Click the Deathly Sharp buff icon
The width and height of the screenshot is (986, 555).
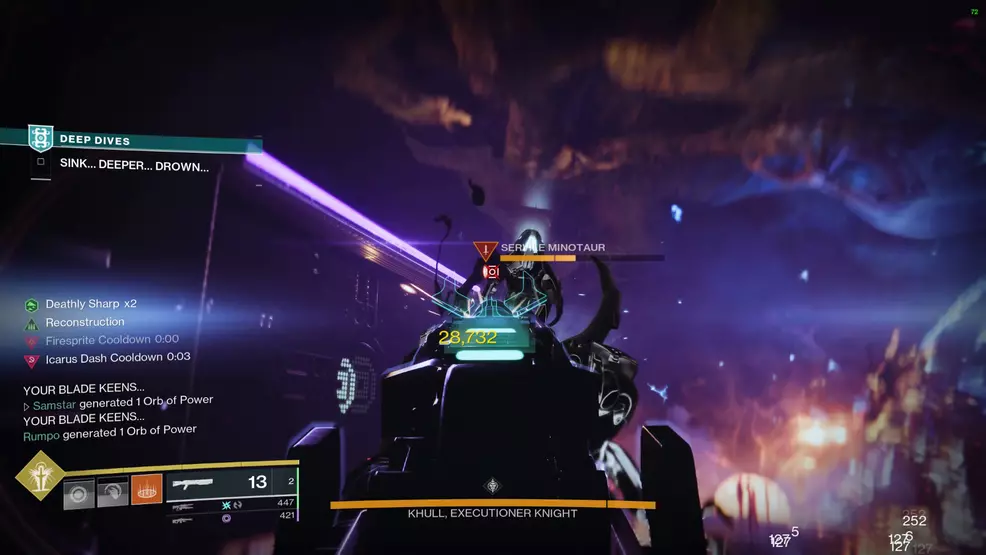click(x=31, y=304)
